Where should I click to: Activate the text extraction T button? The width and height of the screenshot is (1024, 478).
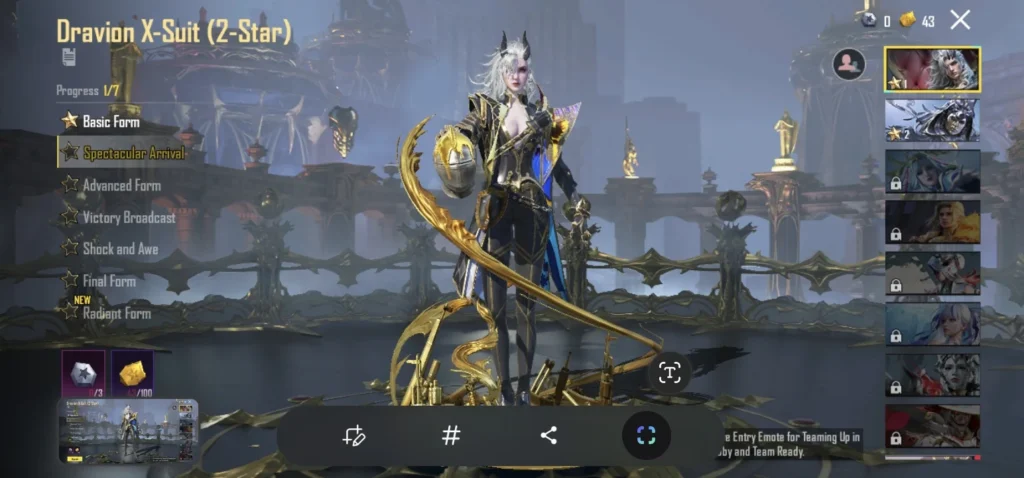coord(669,373)
